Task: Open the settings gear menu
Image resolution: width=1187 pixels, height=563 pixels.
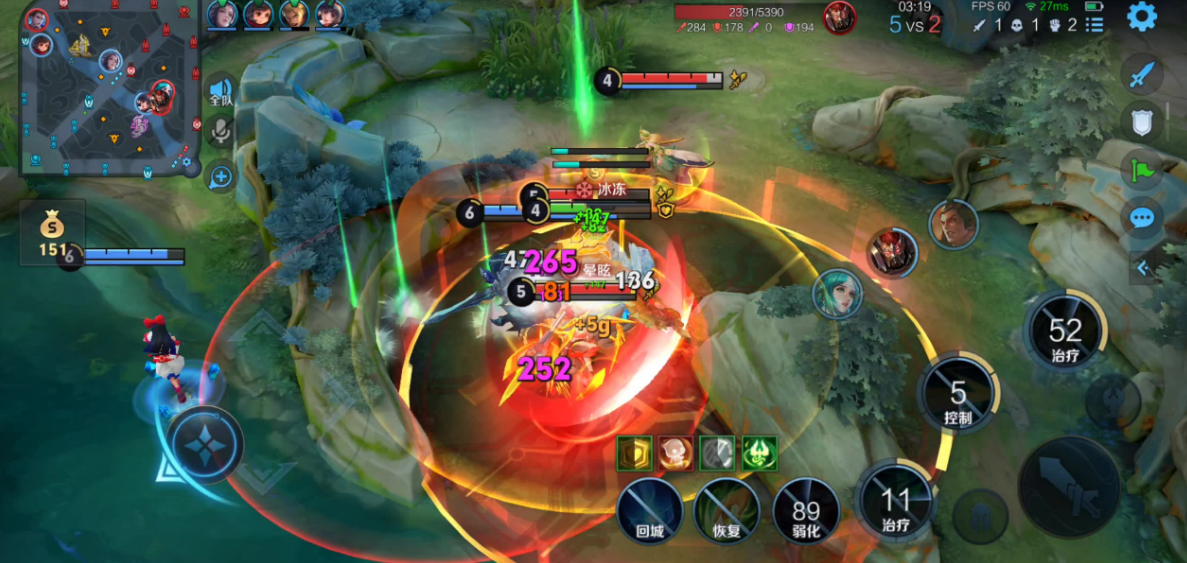Action: pyautogui.click(x=1141, y=16)
